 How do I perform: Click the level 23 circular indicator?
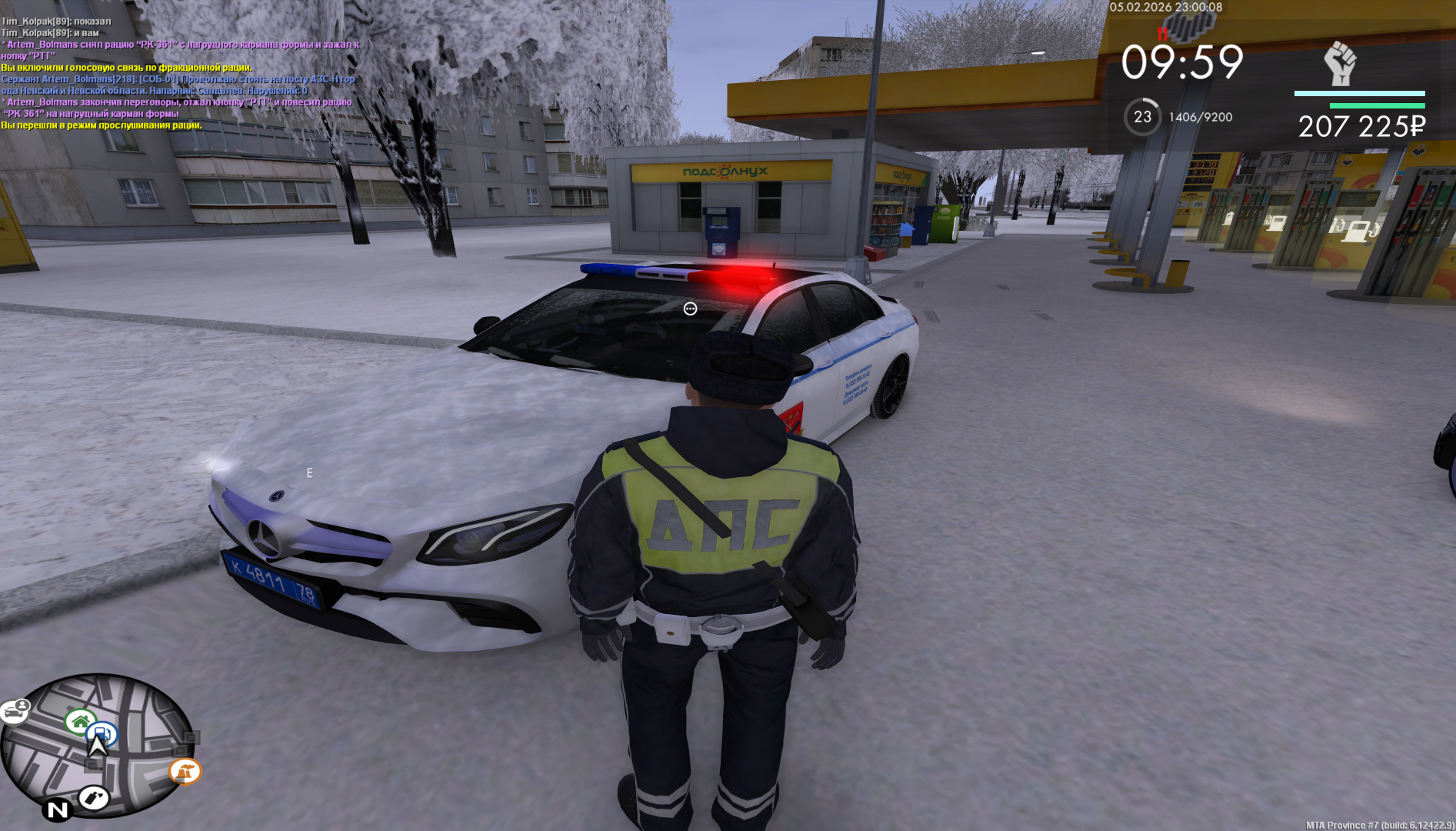tap(1142, 117)
